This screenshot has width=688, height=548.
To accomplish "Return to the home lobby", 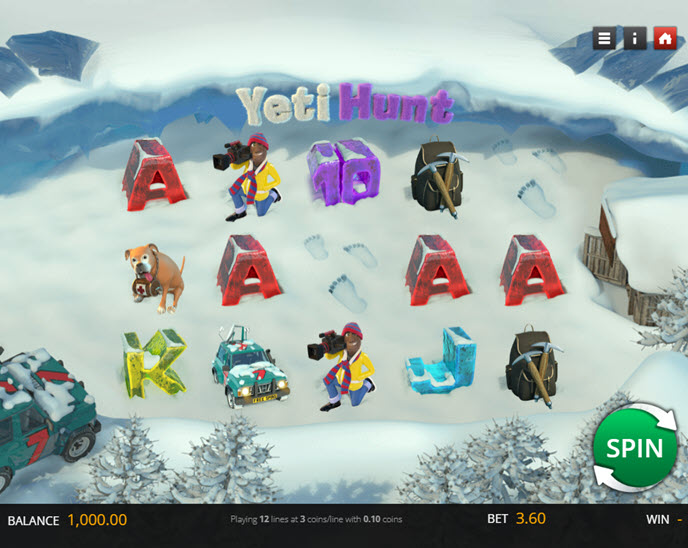I will [x=664, y=38].
